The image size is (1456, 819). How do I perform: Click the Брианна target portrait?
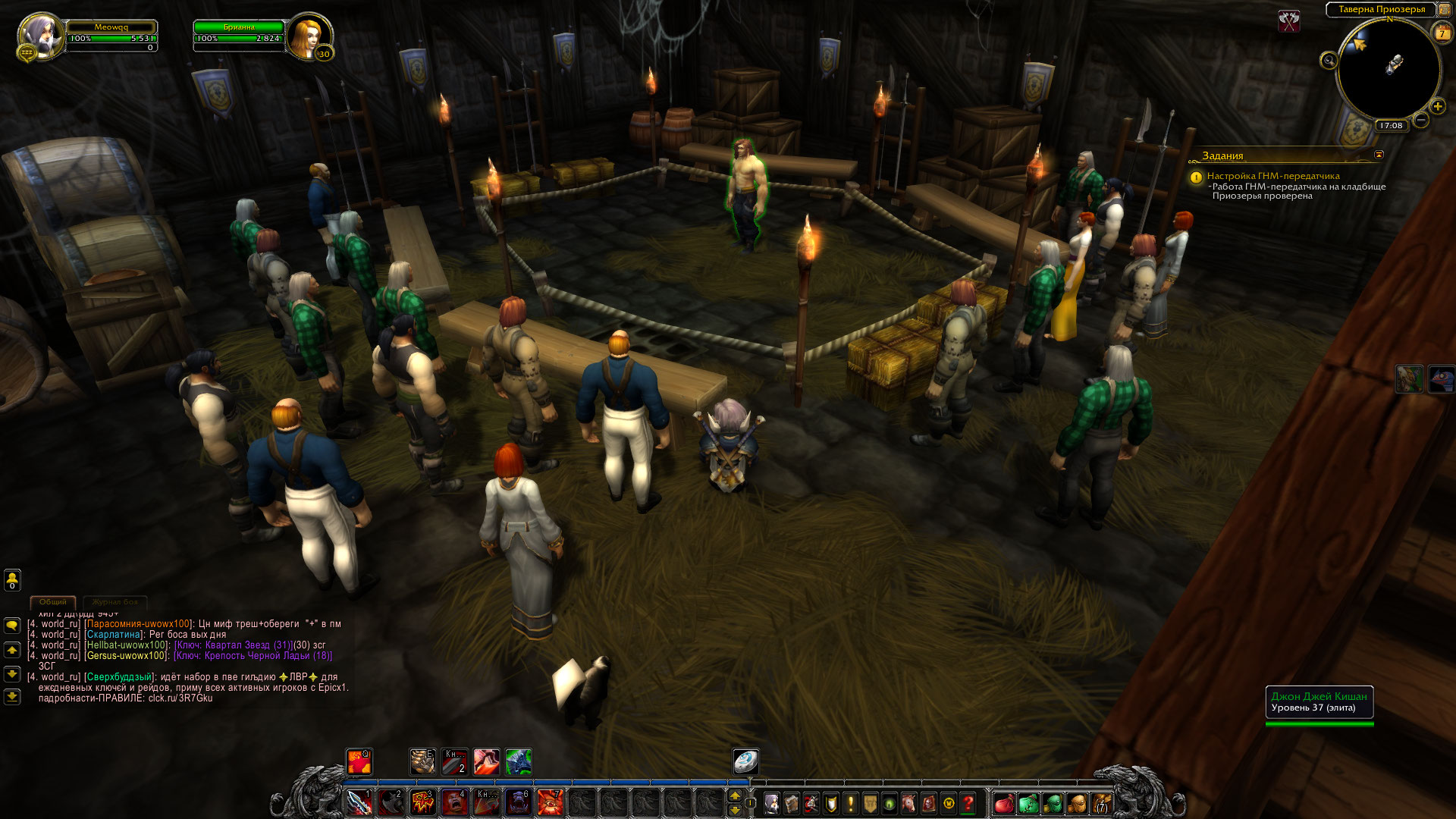point(308,35)
